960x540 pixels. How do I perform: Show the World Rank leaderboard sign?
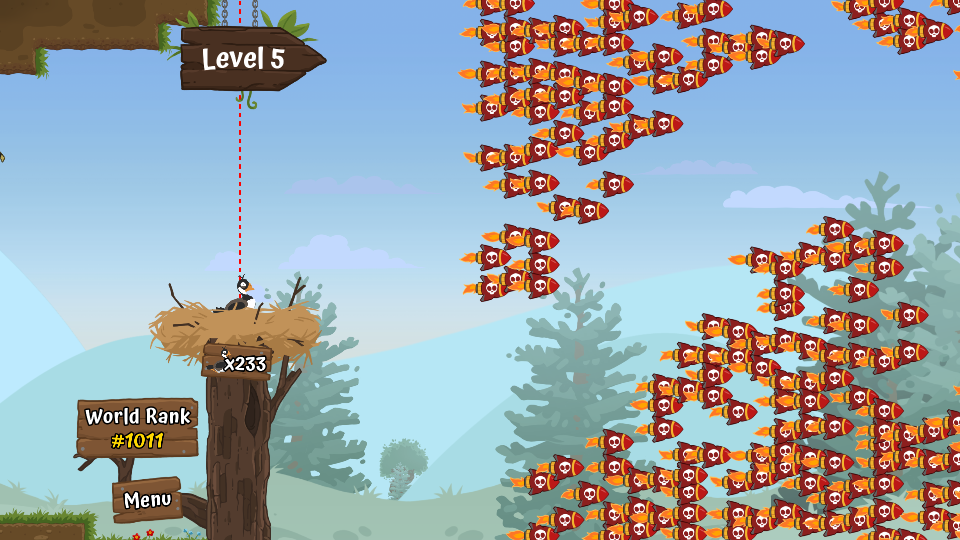(x=138, y=428)
